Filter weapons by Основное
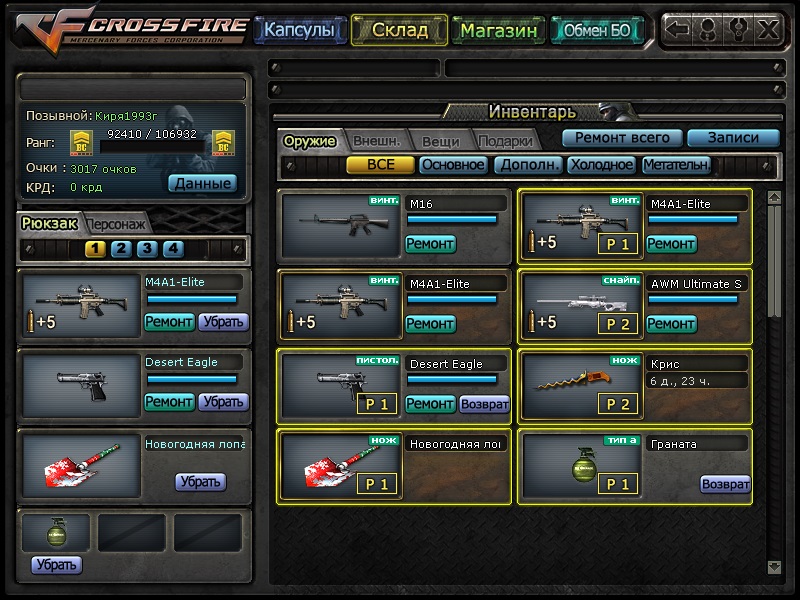The image size is (800, 600). [453, 165]
